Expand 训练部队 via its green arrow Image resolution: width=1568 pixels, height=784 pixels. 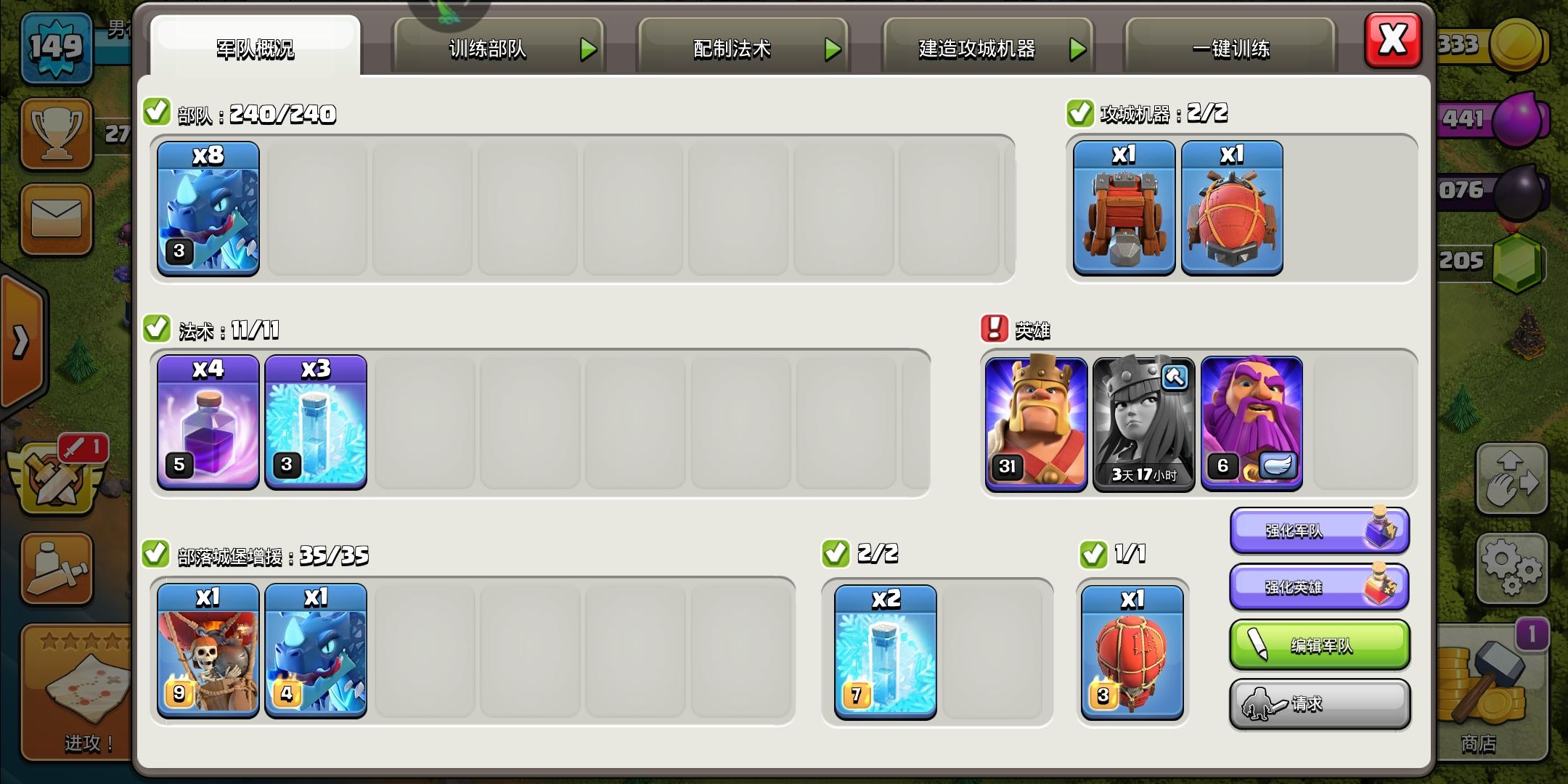[x=588, y=48]
